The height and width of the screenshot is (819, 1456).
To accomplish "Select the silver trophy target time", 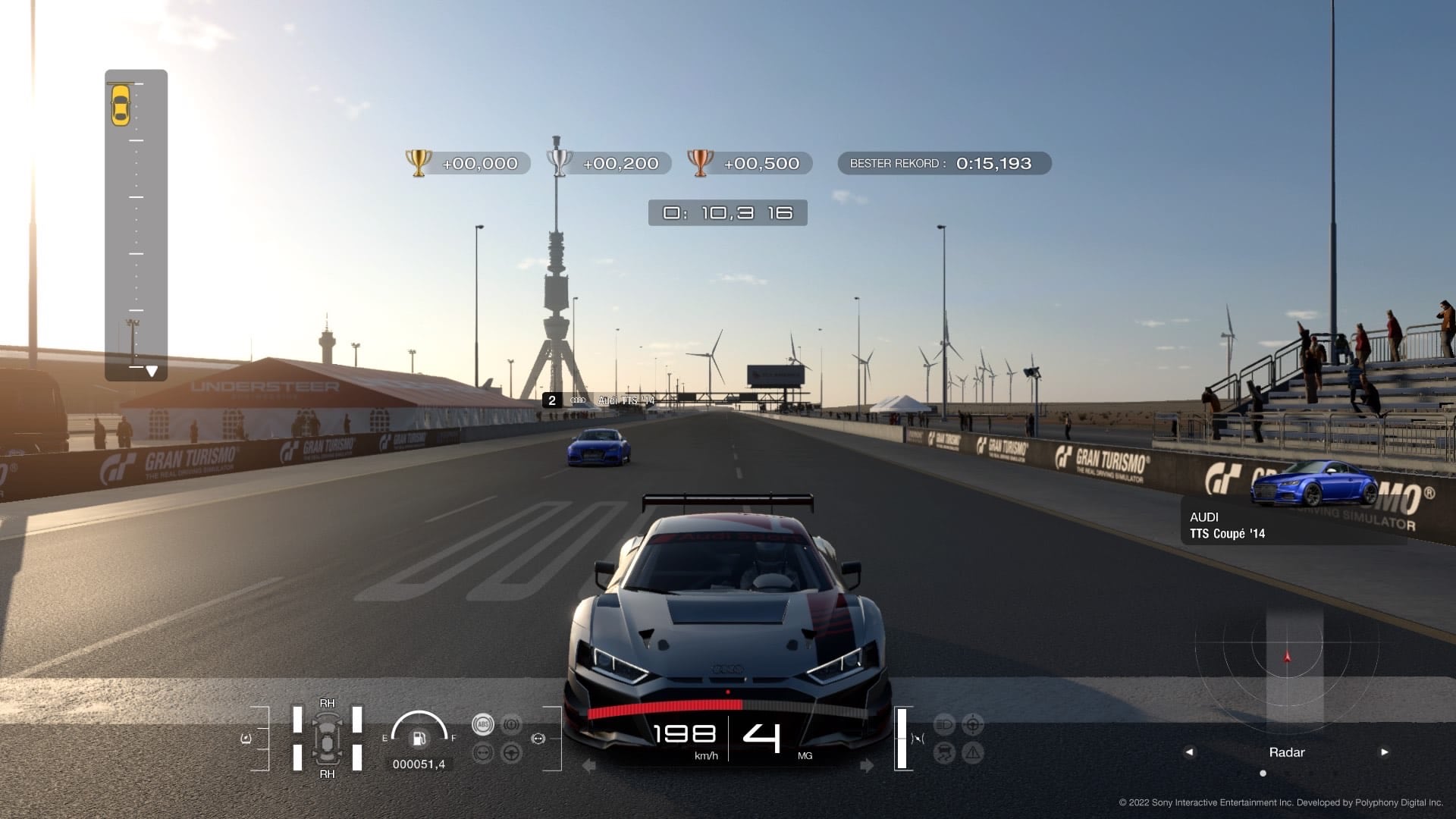I will tap(607, 163).
